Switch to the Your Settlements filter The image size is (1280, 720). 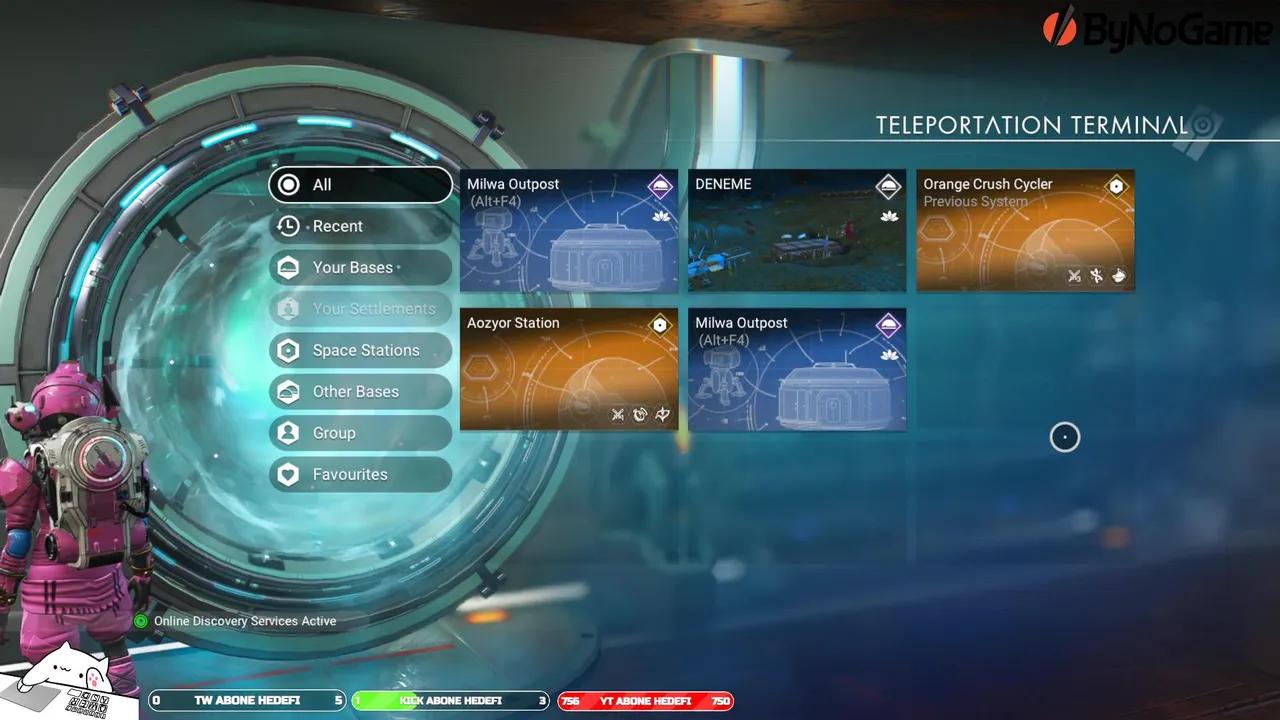(360, 308)
